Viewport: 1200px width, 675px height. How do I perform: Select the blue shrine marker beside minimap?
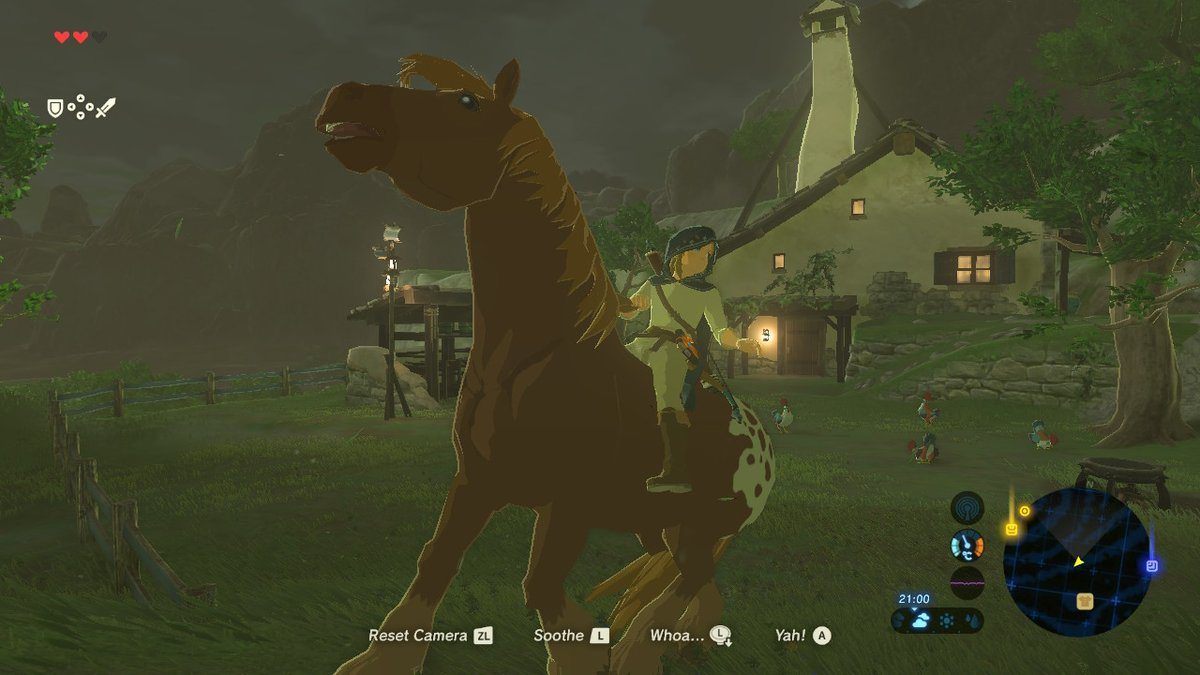1152,566
